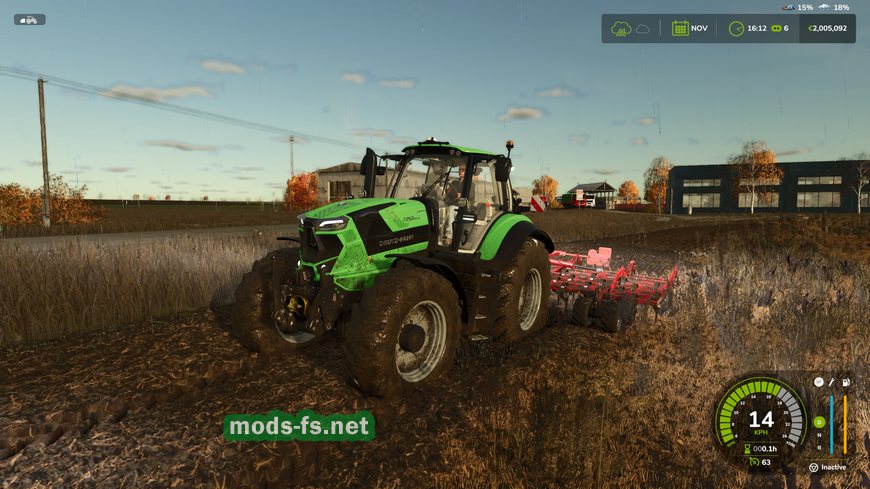
Task: Open the rainy weather forecast icon
Action: click(x=622, y=28)
